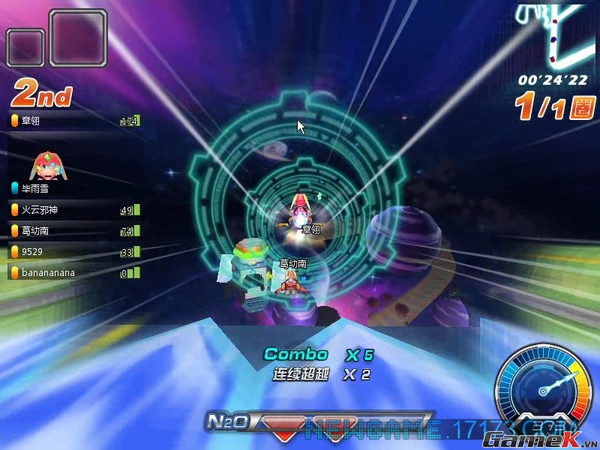Select the bananana player row
The width and height of the screenshot is (600, 450).
(72, 272)
